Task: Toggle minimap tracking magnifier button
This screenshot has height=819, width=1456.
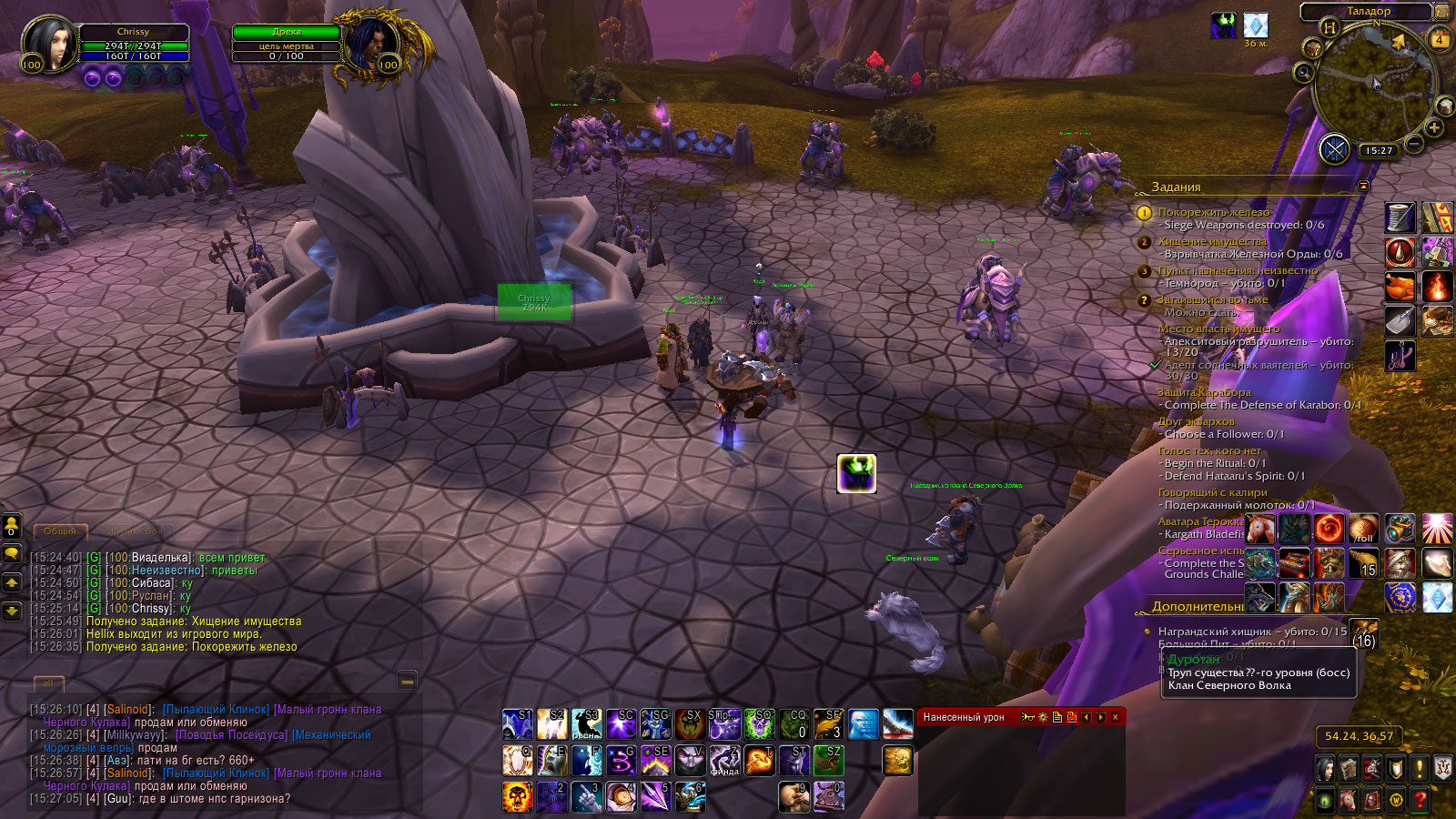Action: 1303,72
